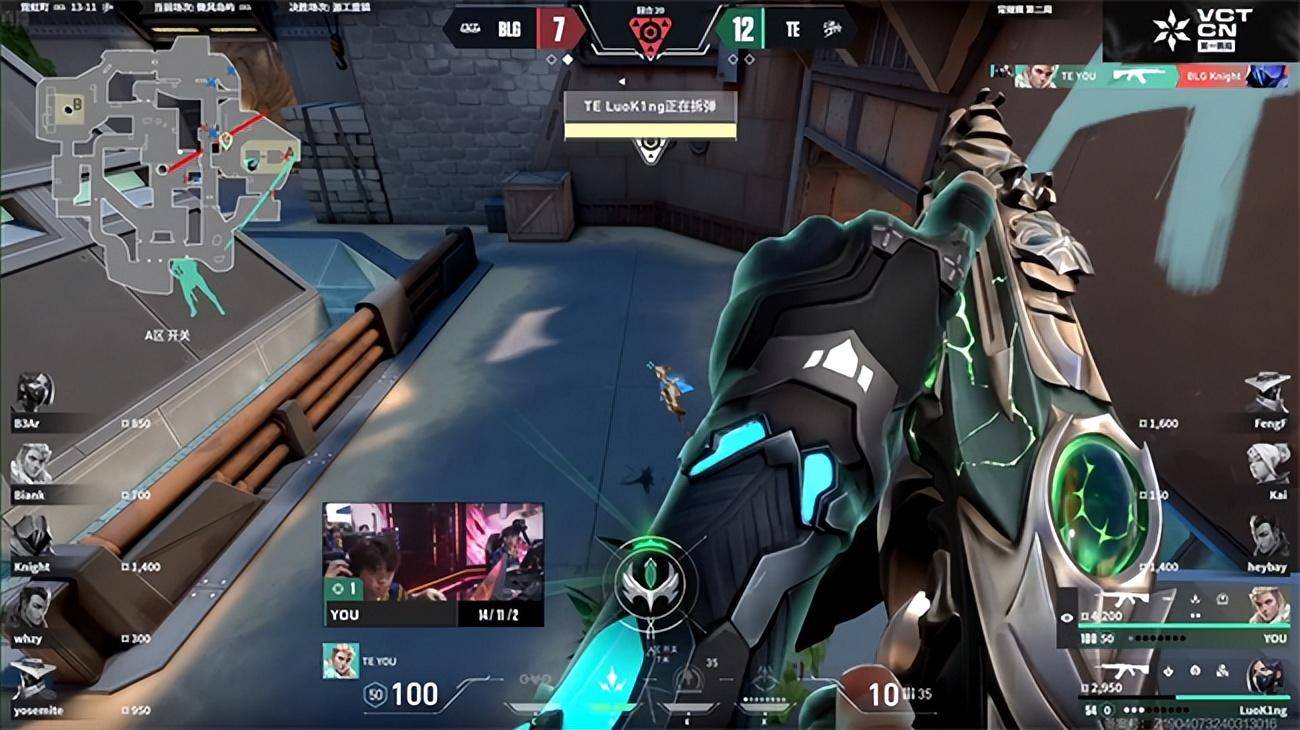Select B3Ar's agent portrait
The image size is (1300, 730).
coord(33,392)
